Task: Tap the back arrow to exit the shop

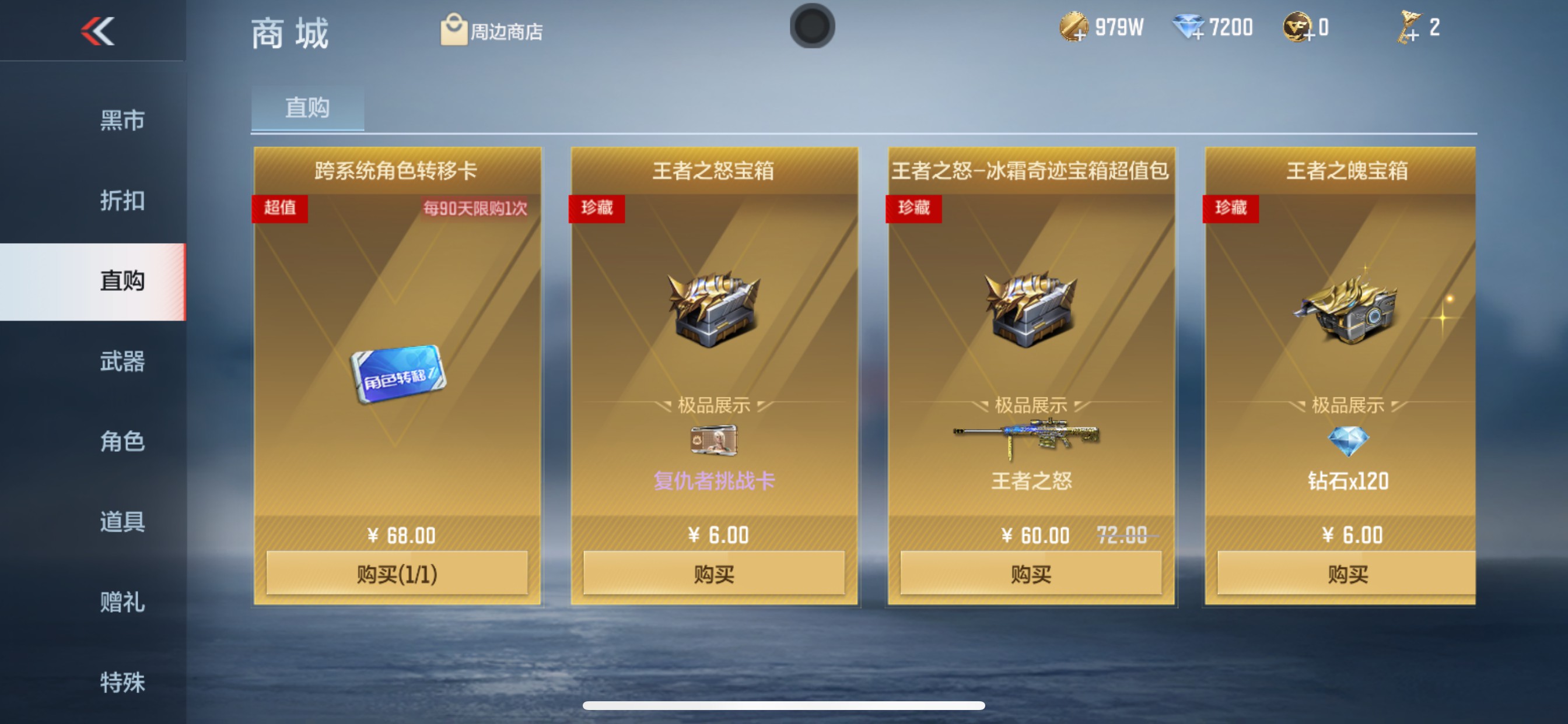Action: click(97, 30)
